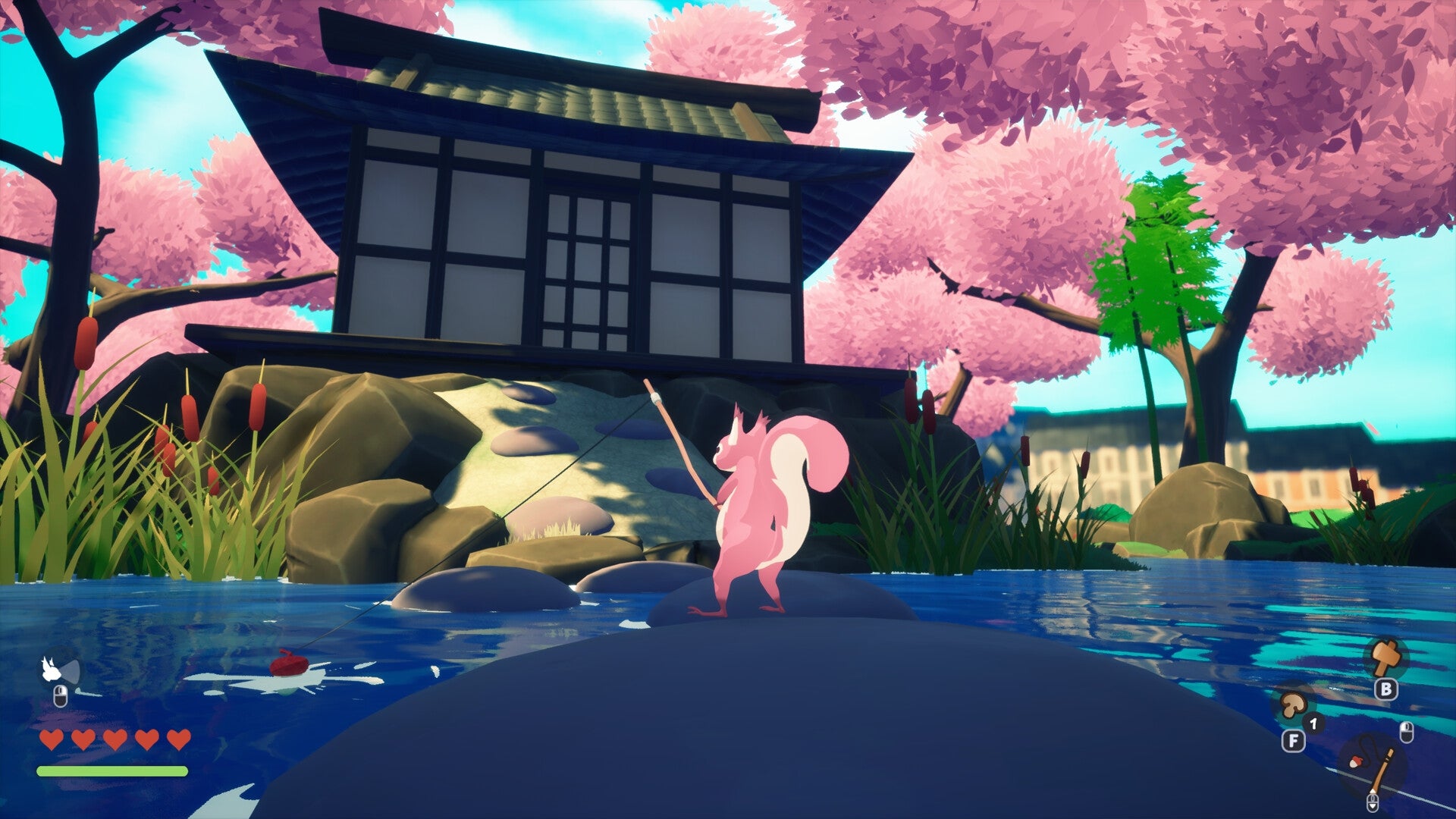
Task: Click the squirrel notification icon top left
Action: [x=51, y=669]
